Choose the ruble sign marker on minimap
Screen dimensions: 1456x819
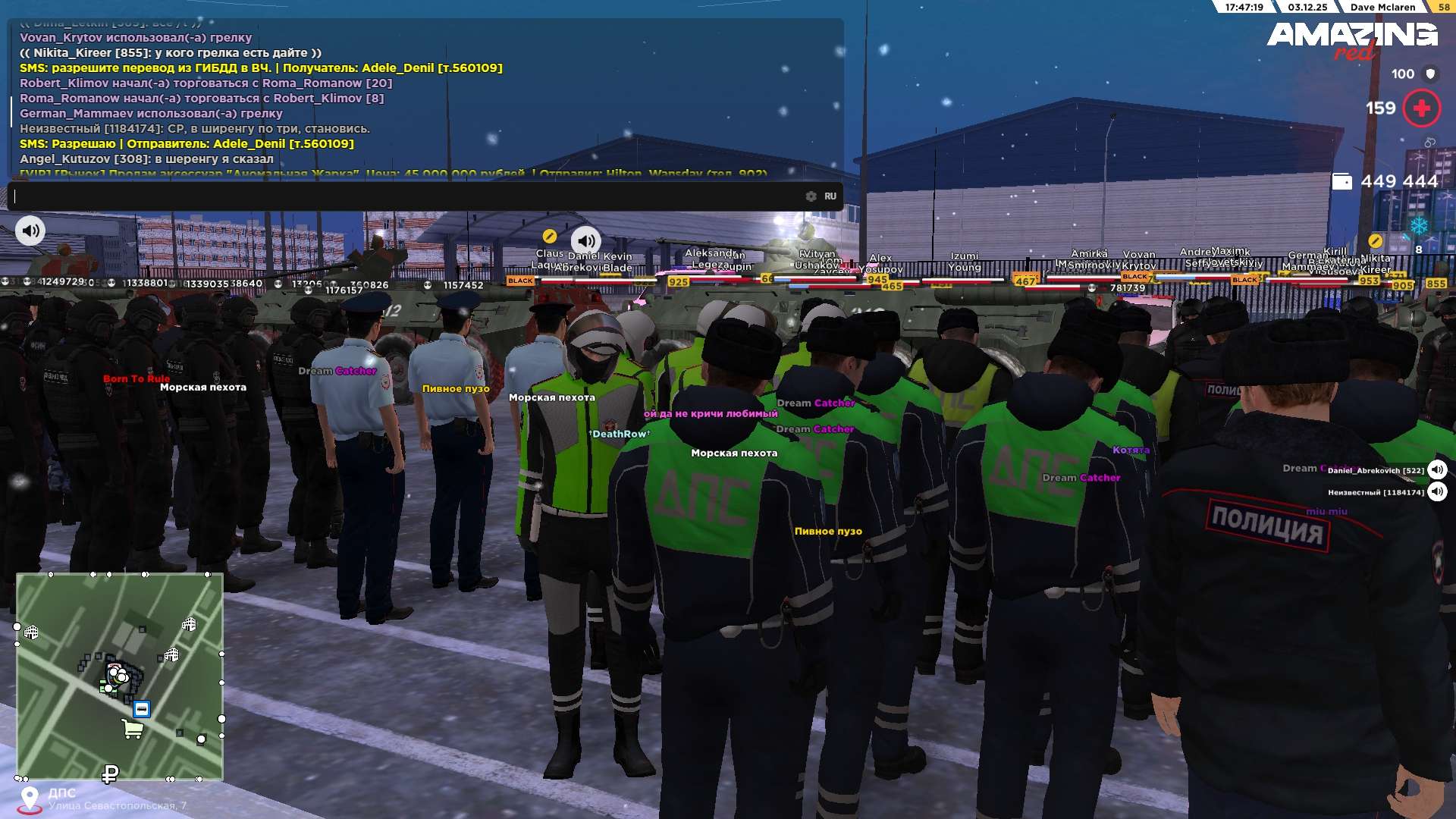point(110,774)
